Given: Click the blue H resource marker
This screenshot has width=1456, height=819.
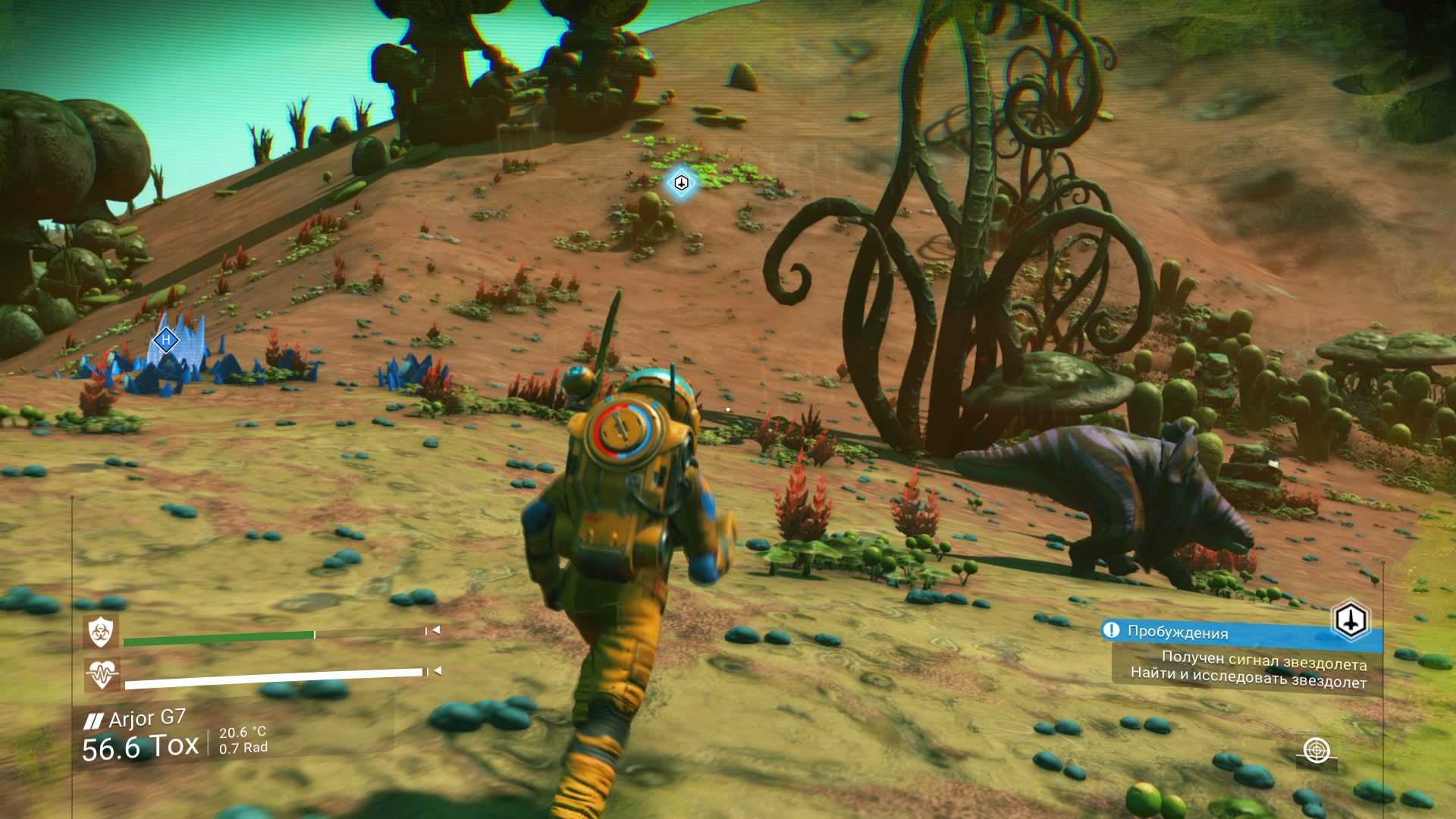Looking at the screenshot, I should (165, 340).
